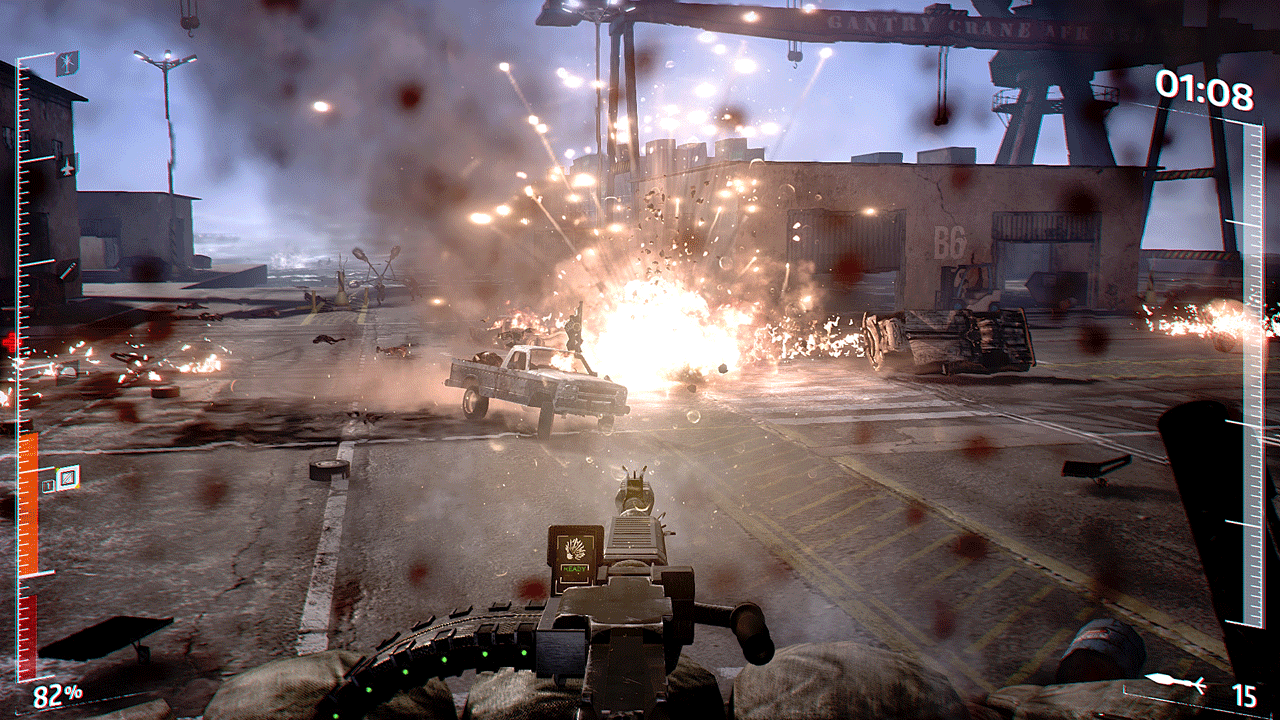This screenshot has height=720, width=1280.
Task: Select the rocket ammo icon
Action: point(1175,682)
